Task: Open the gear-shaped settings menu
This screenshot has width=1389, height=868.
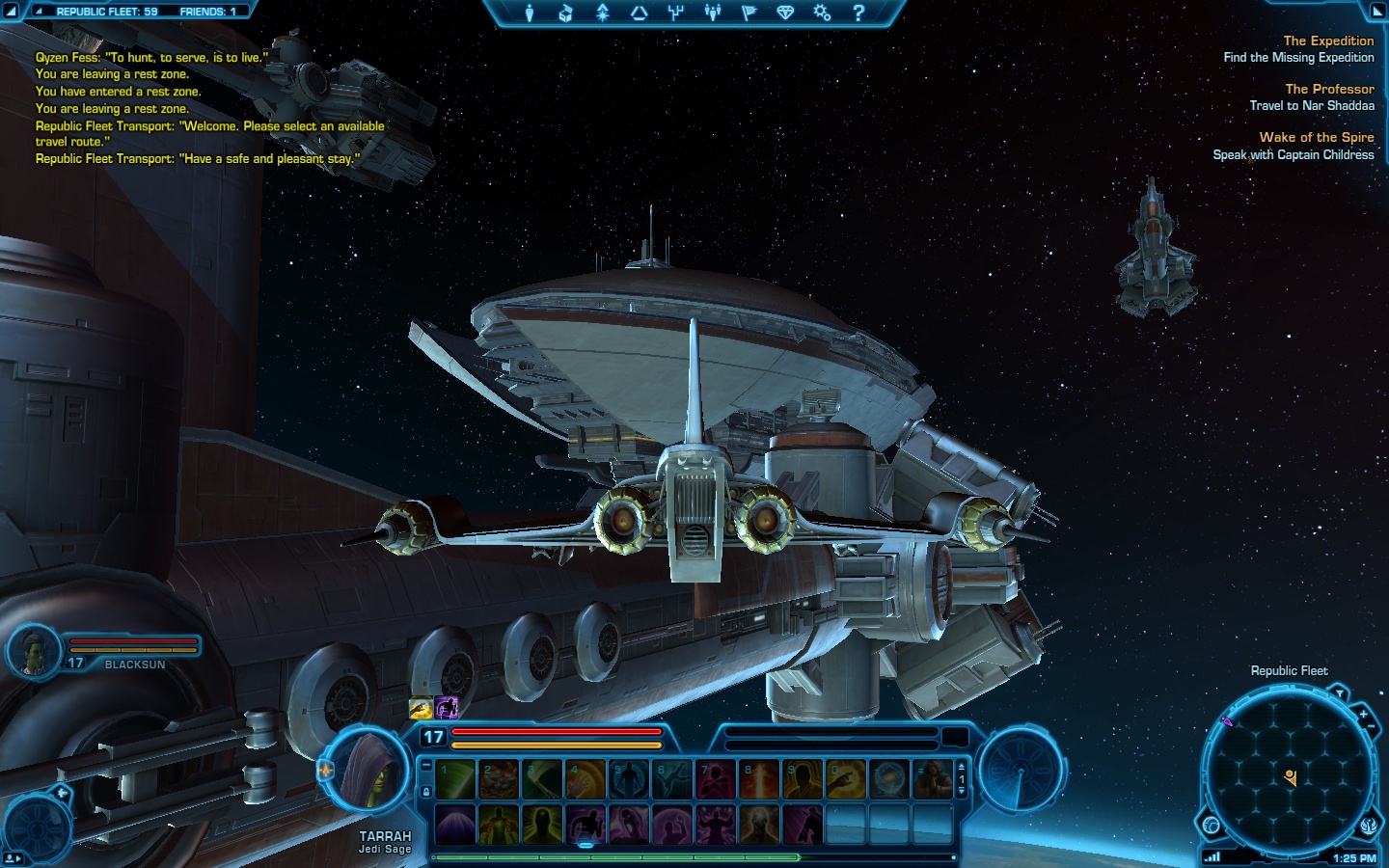Action: [822, 13]
